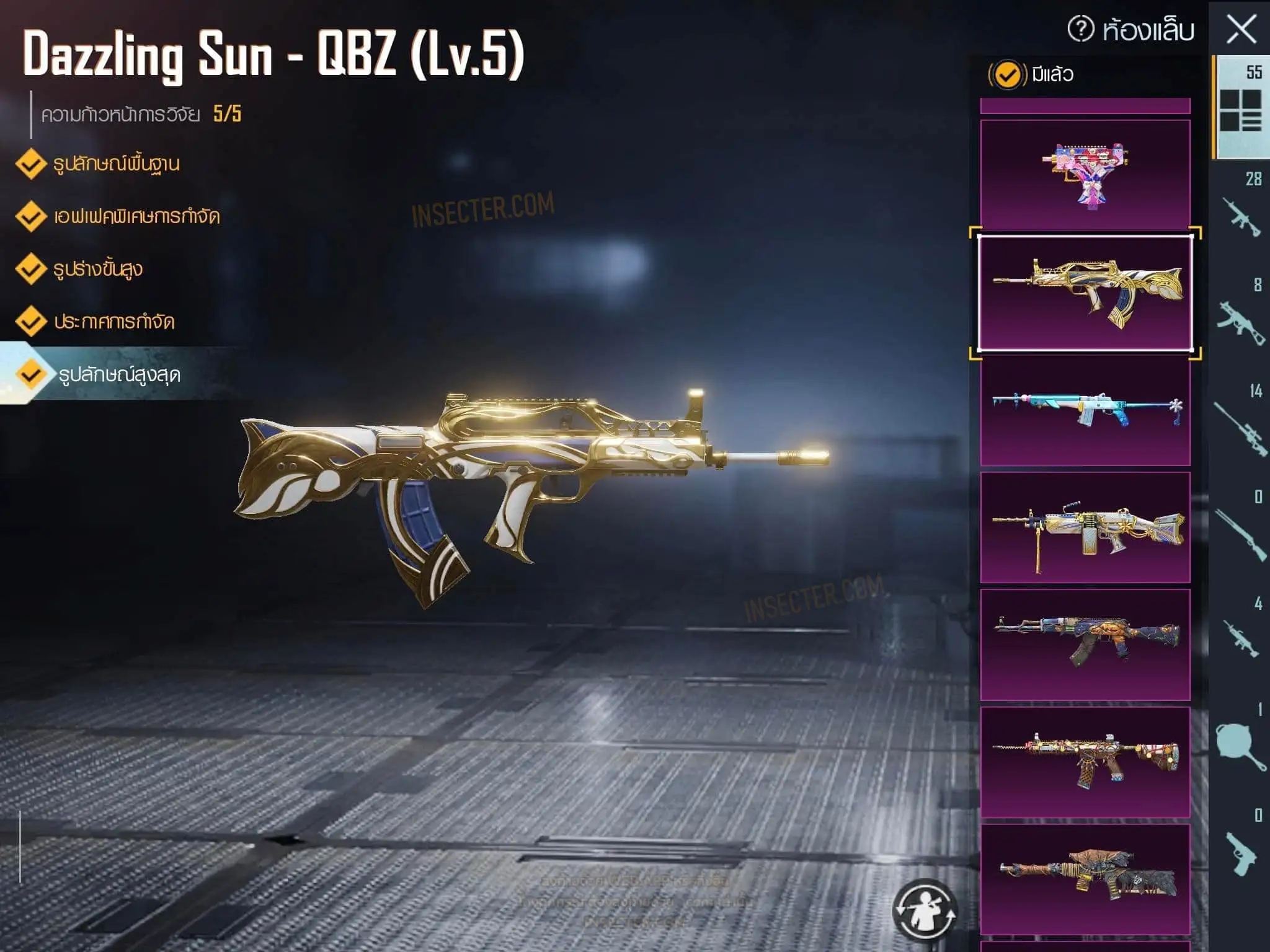Open the help question mark icon
The width and height of the screenshot is (1270, 952).
(x=1081, y=29)
